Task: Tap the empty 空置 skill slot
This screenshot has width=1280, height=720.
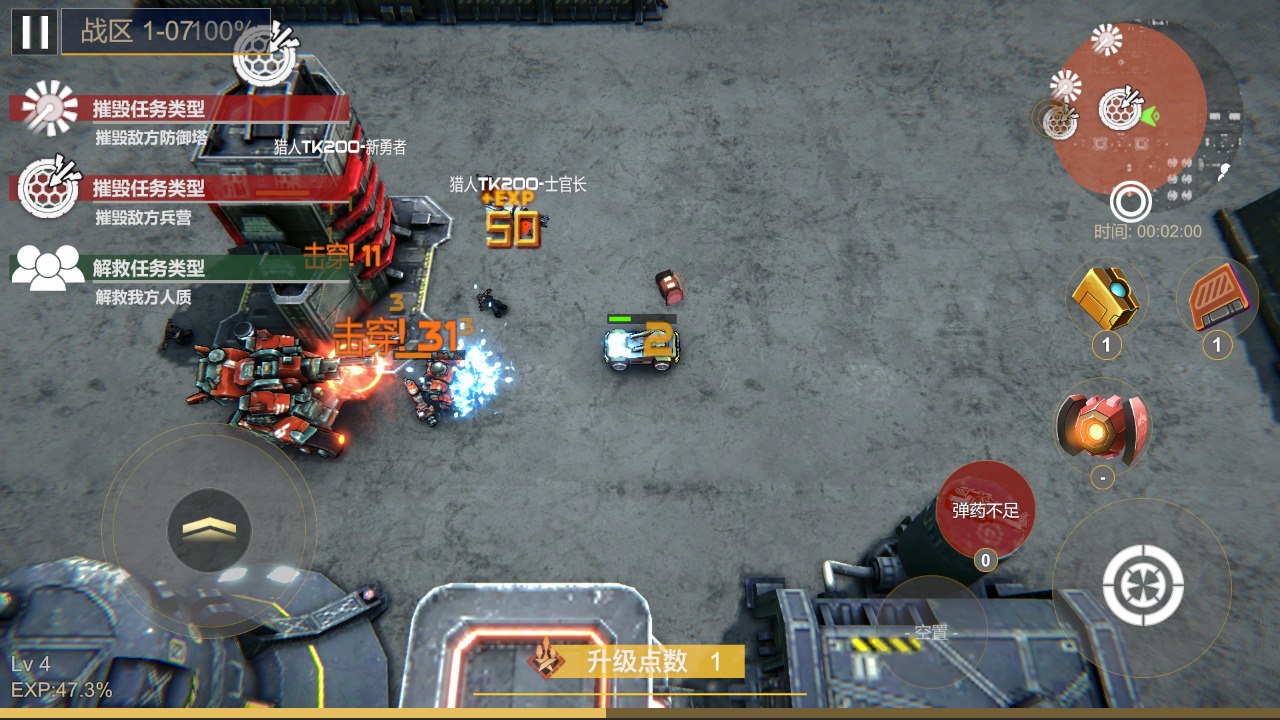Action: pyautogui.click(x=931, y=632)
